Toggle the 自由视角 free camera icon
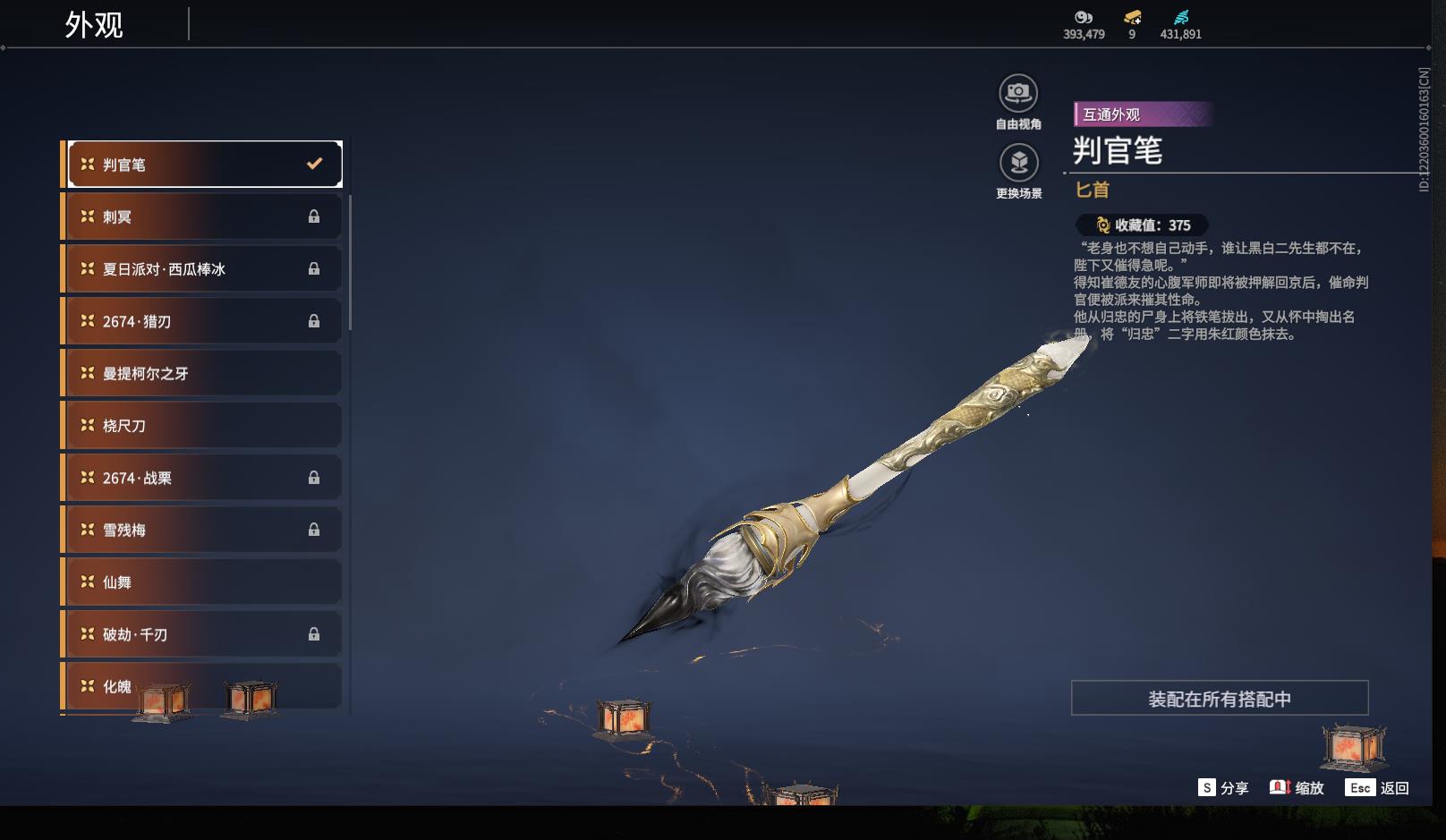 pyautogui.click(x=1018, y=94)
